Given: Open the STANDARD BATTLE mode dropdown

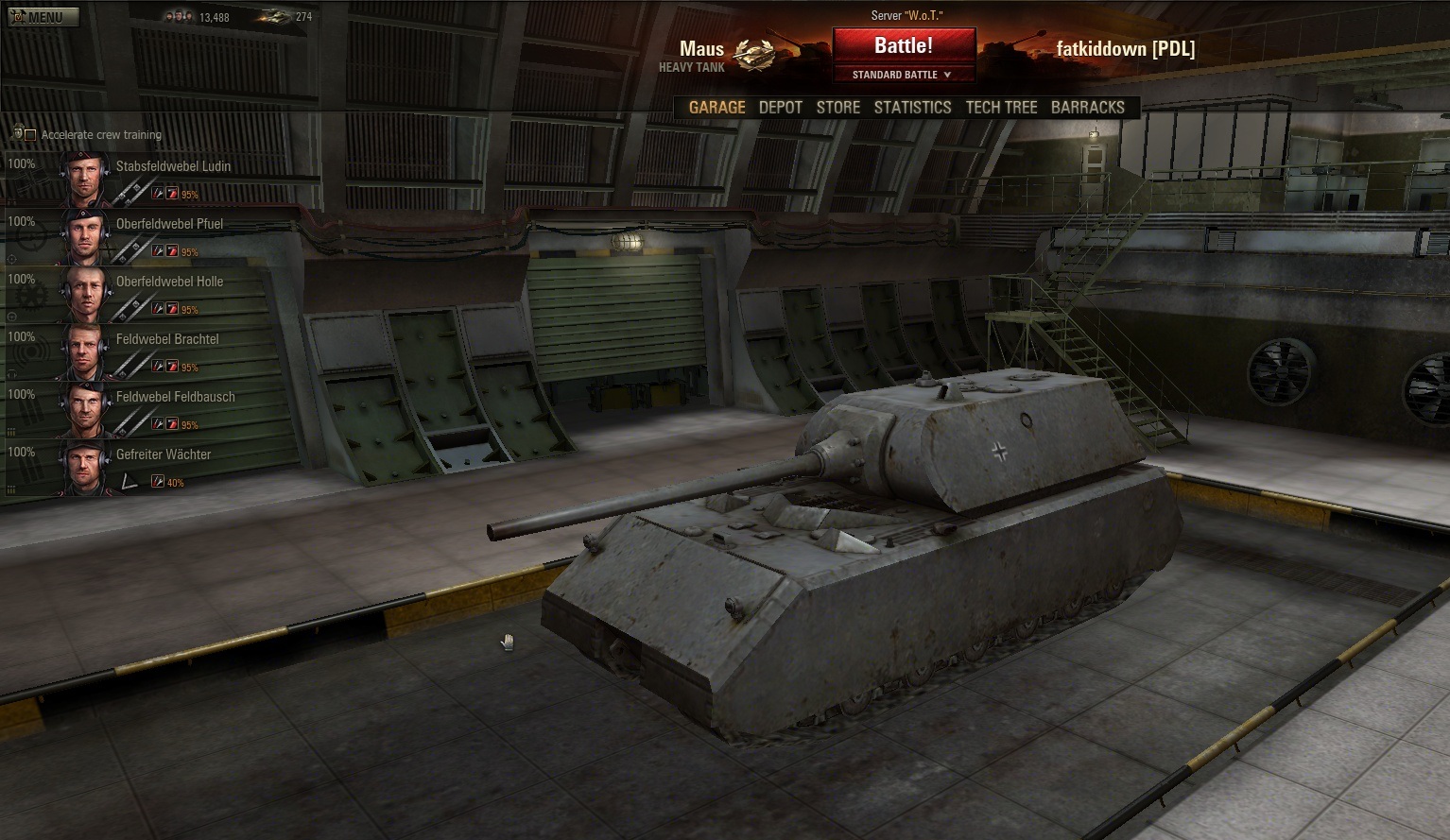Looking at the screenshot, I should [903, 75].
